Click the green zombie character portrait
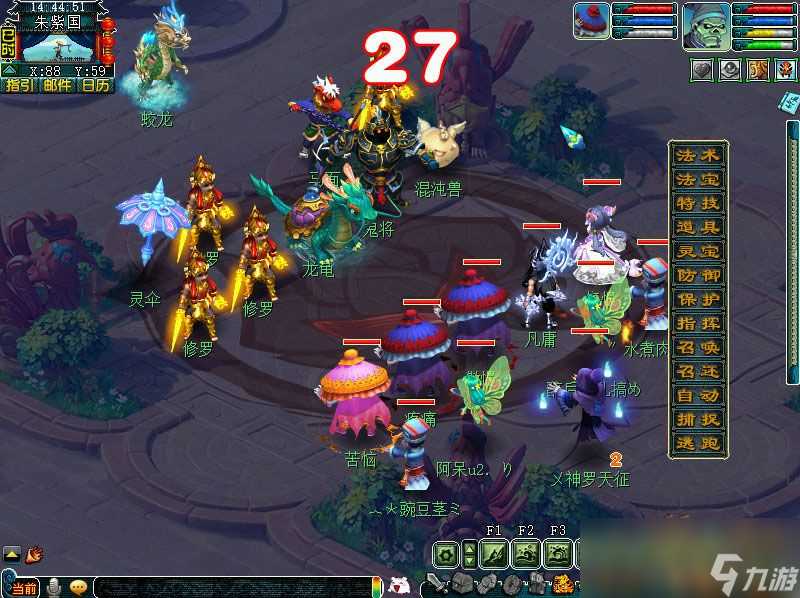 (705, 25)
